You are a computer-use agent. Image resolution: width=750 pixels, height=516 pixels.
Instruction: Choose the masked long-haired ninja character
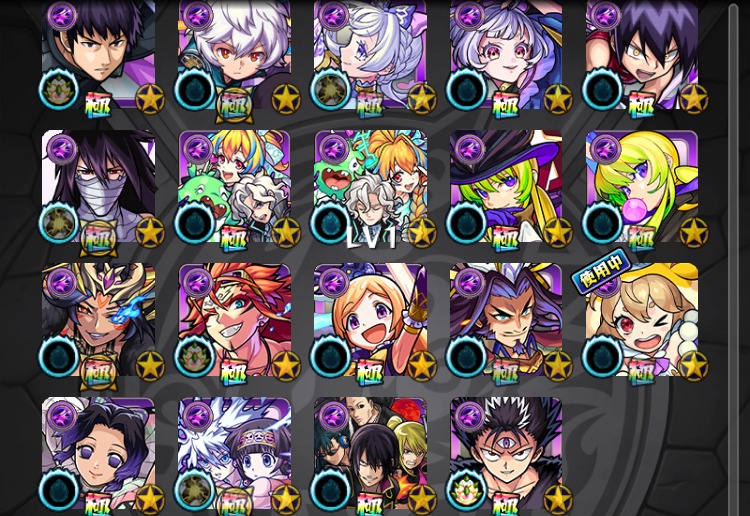coord(99,186)
